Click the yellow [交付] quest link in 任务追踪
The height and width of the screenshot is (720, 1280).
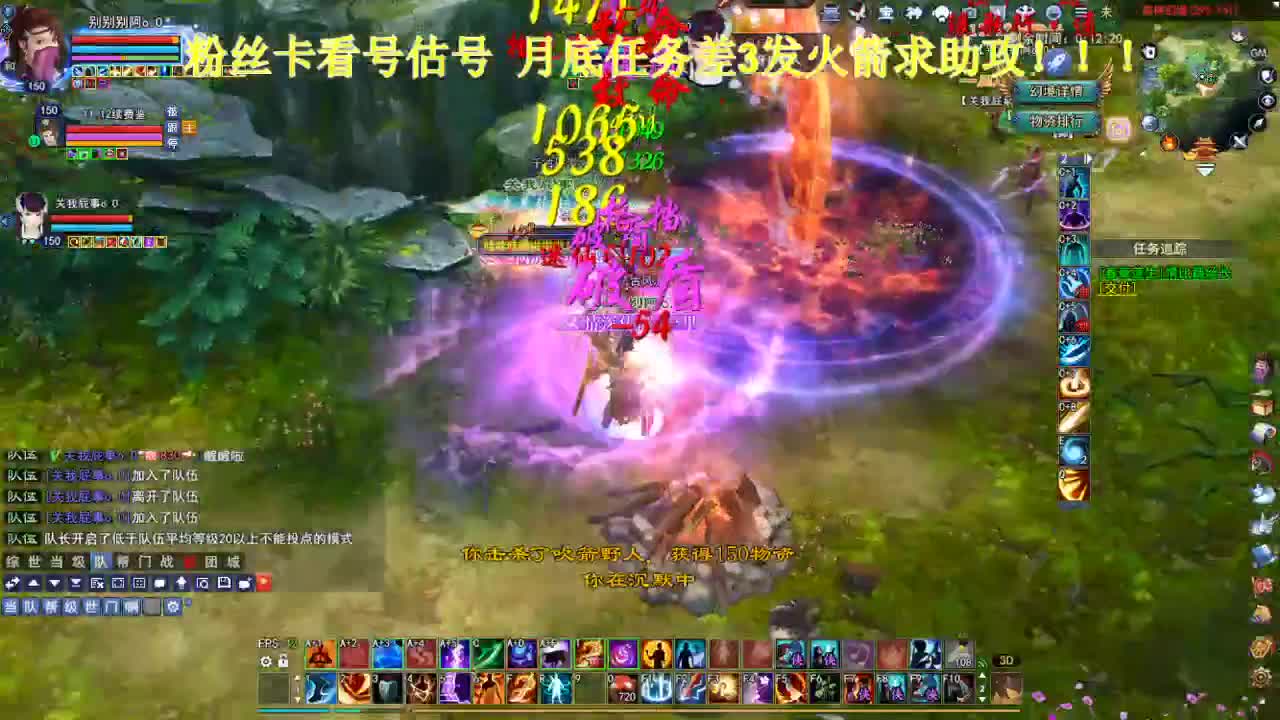1117,290
